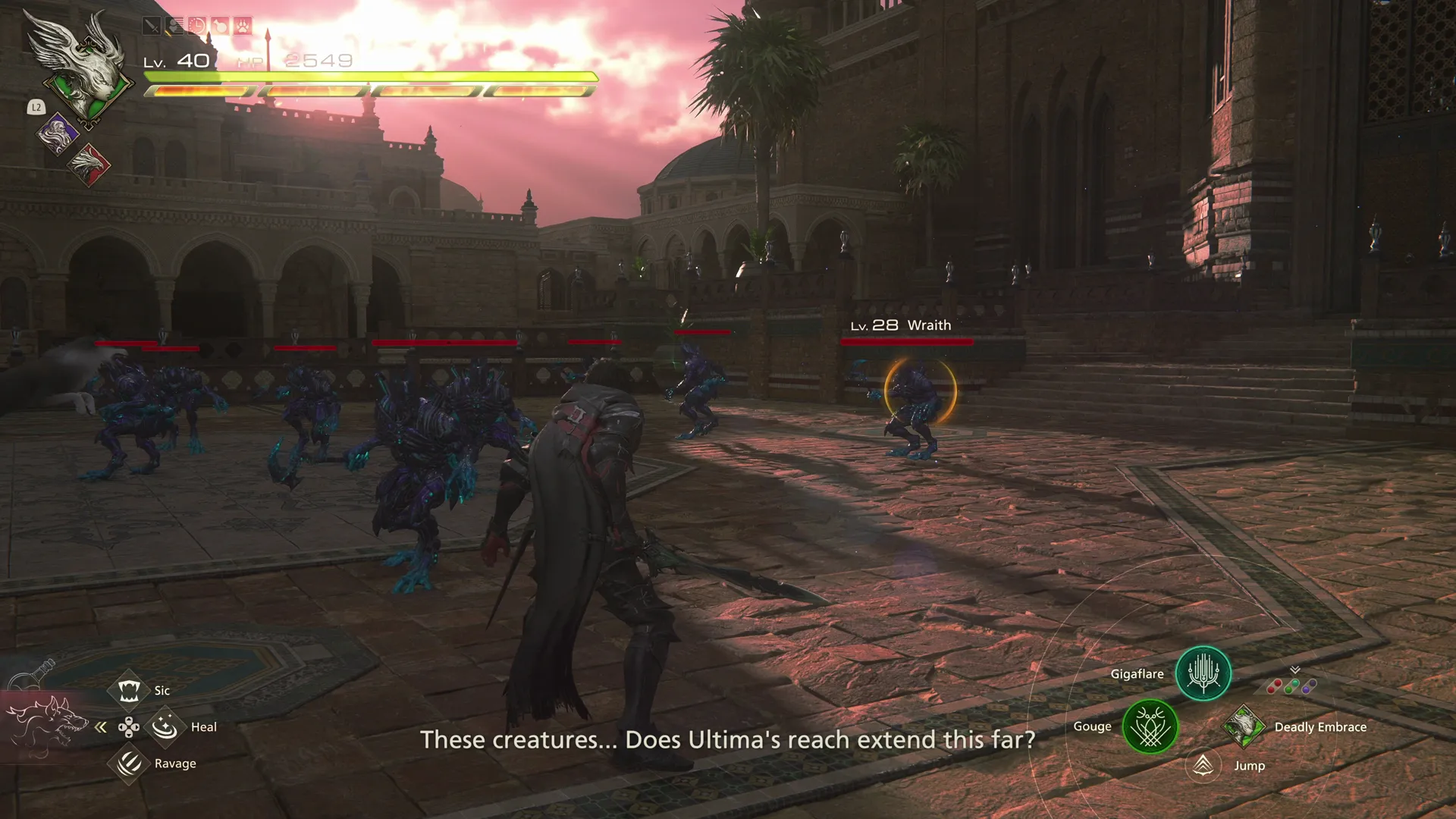Click the clock timer icon in the top bar
The height and width of the screenshot is (819, 1456).
click(x=197, y=25)
